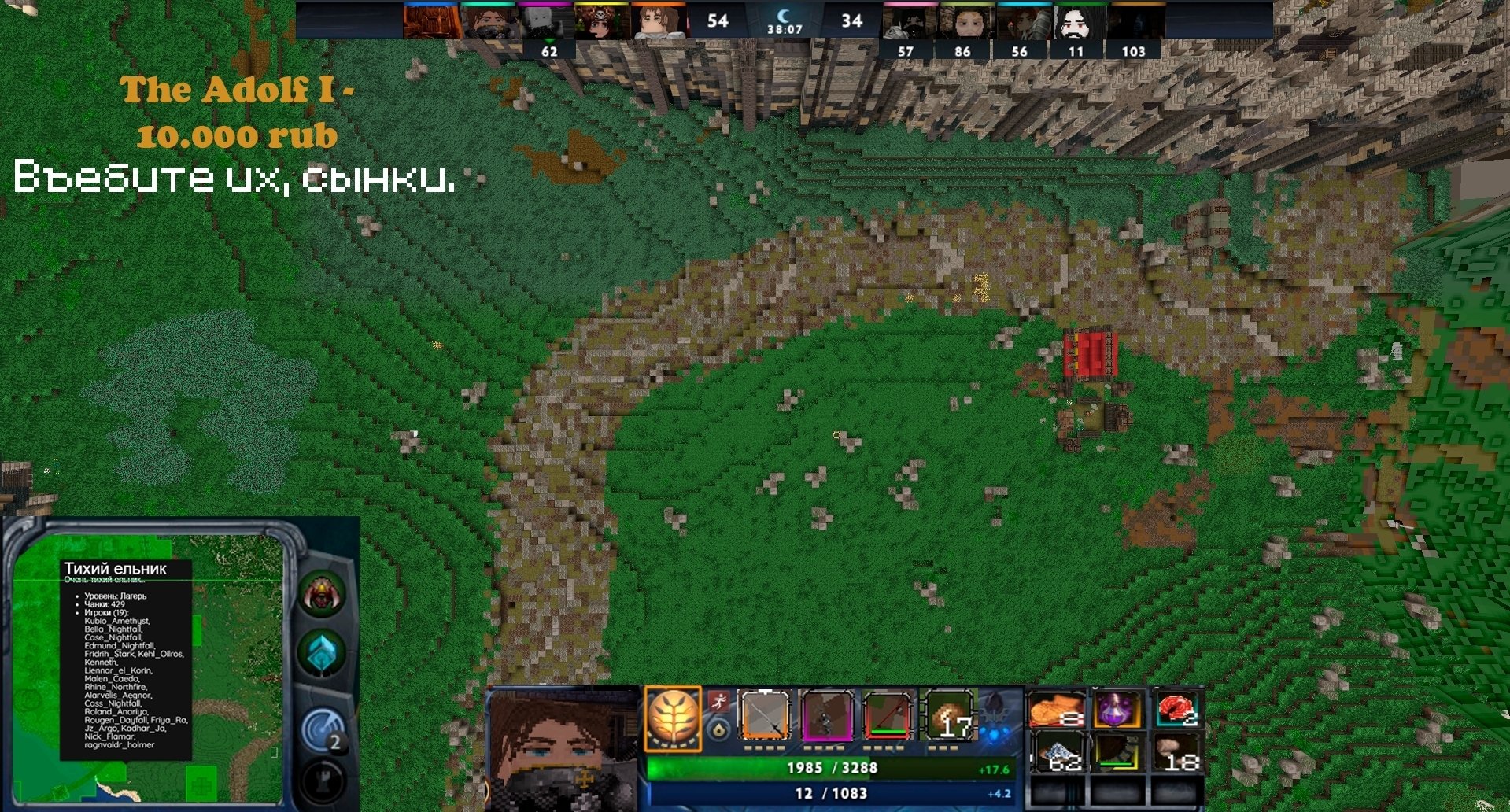The image size is (1510, 812).
Task: Activate the golden leaf emblem ability
Action: [x=672, y=718]
